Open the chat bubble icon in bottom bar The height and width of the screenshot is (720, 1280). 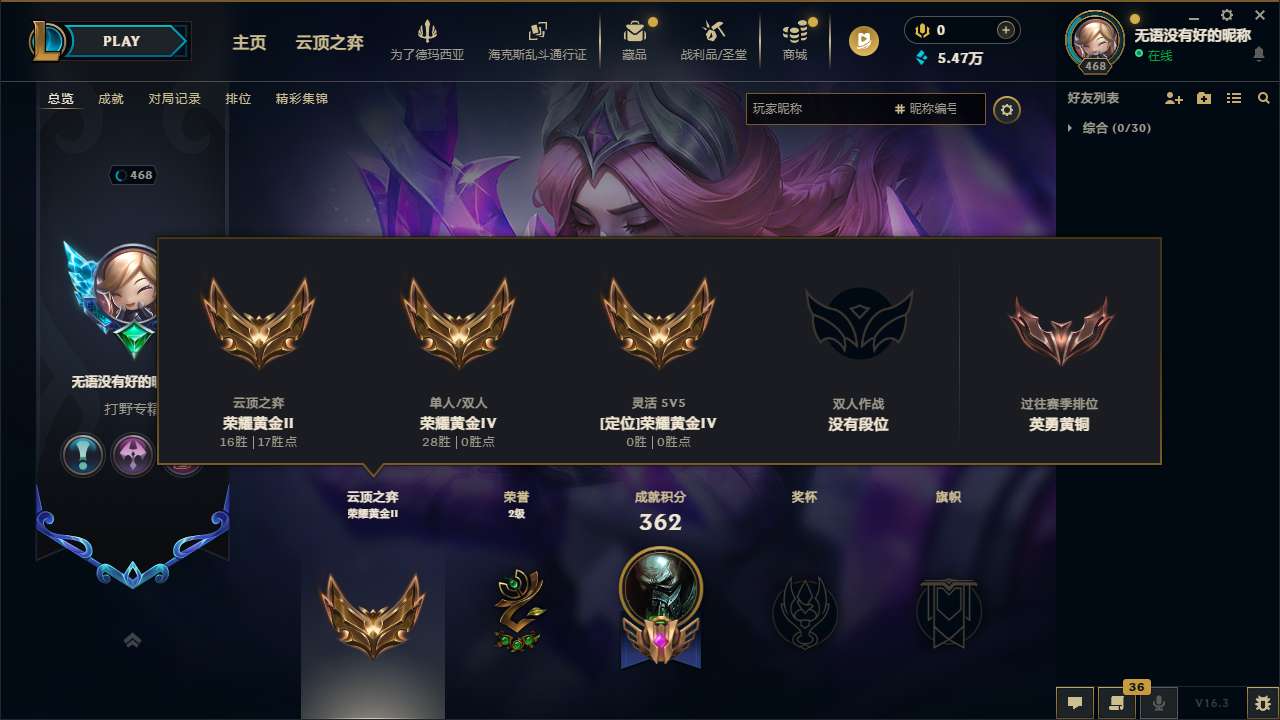click(1073, 703)
